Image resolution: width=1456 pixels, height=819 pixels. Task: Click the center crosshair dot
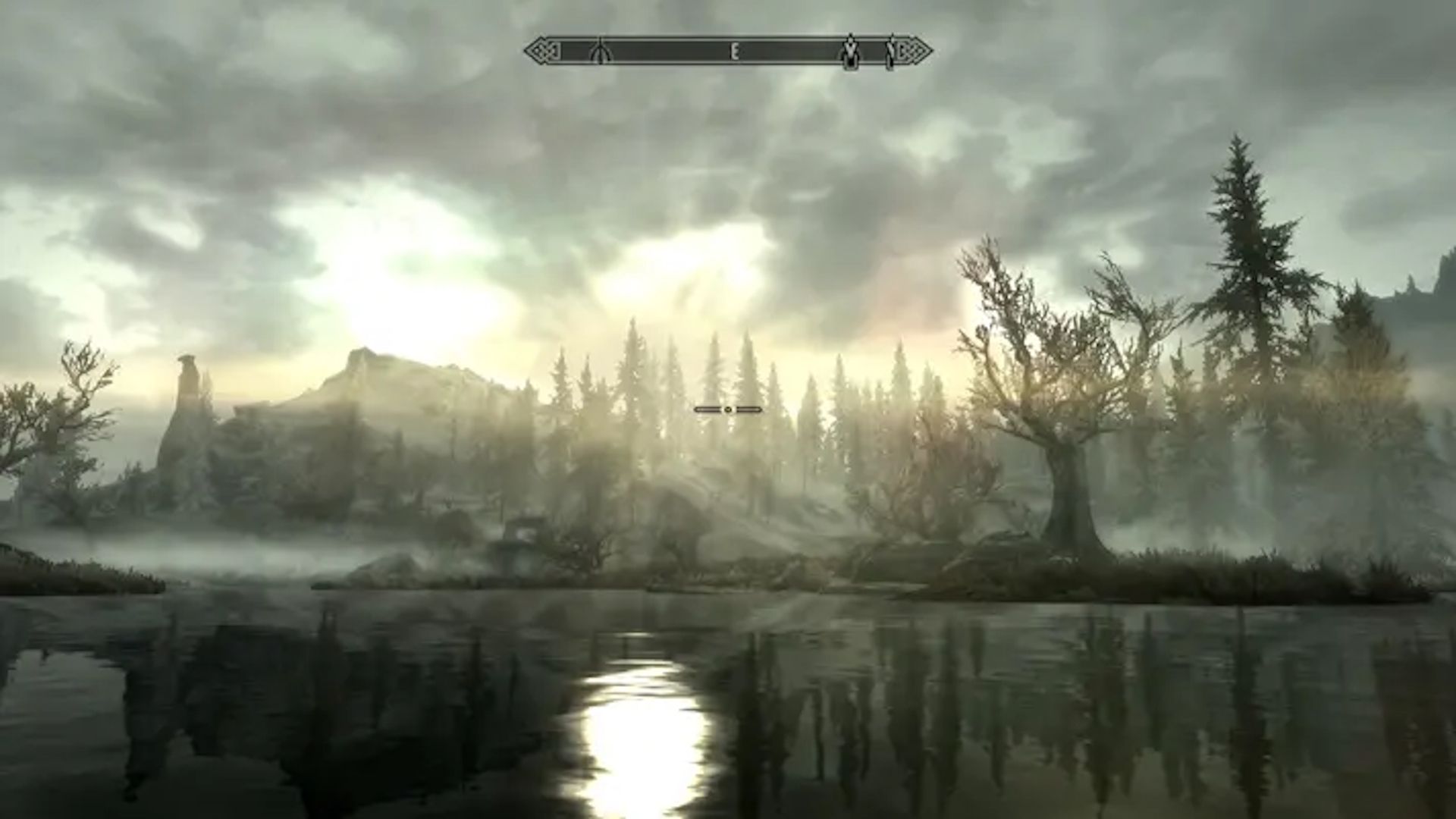click(729, 409)
